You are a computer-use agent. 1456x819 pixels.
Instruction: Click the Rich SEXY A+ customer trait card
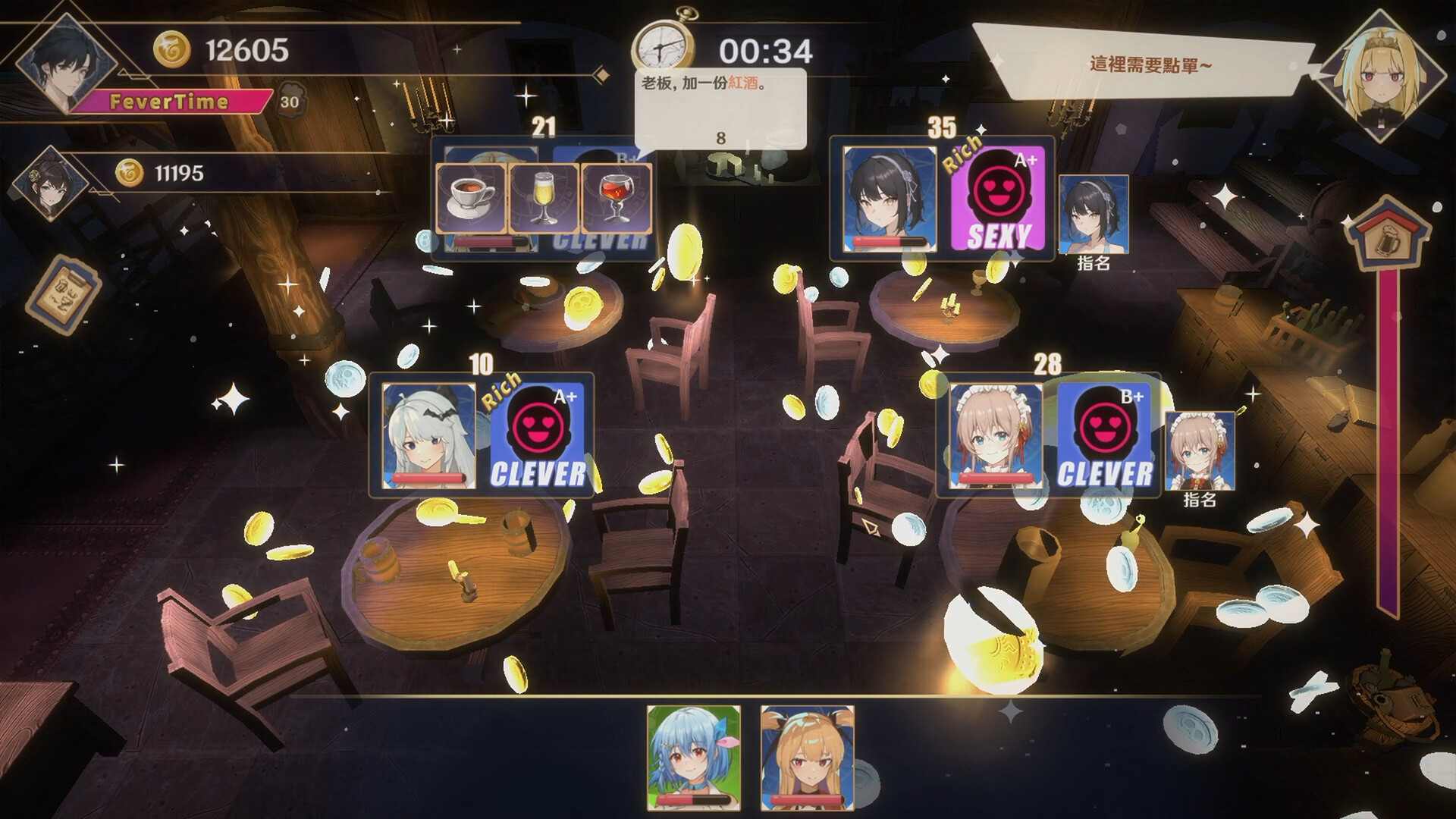pyautogui.click(x=996, y=199)
